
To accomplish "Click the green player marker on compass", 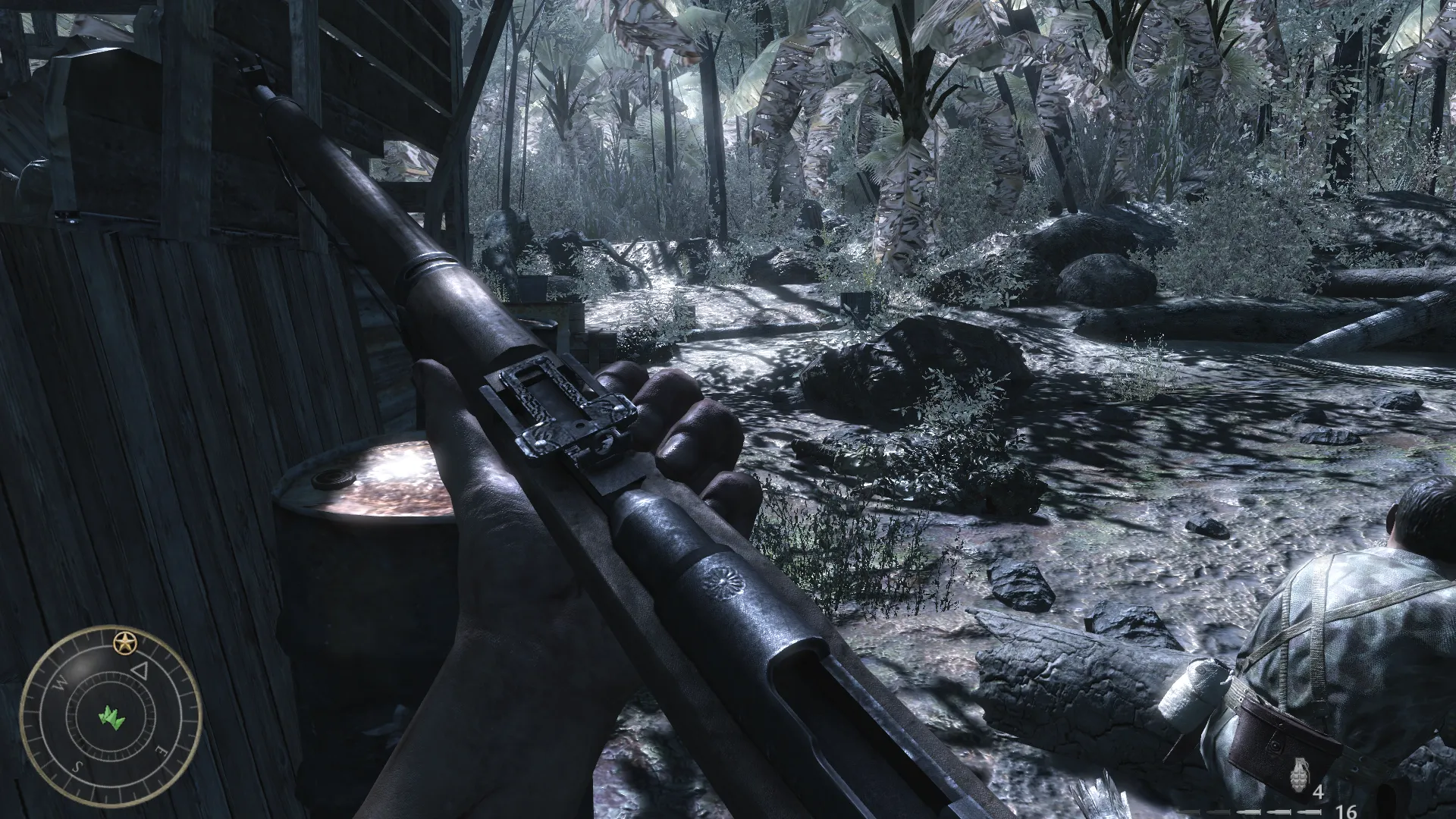I will pyautogui.click(x=111, y=717).
